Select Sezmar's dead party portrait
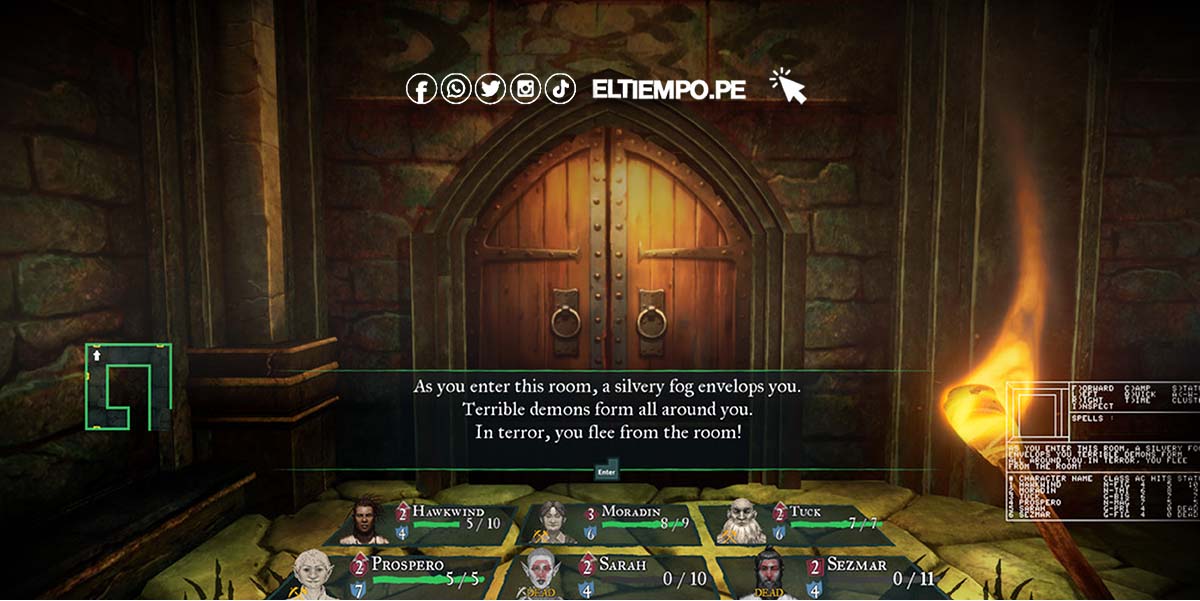The image size is (1200, 601). coord(770,575)
